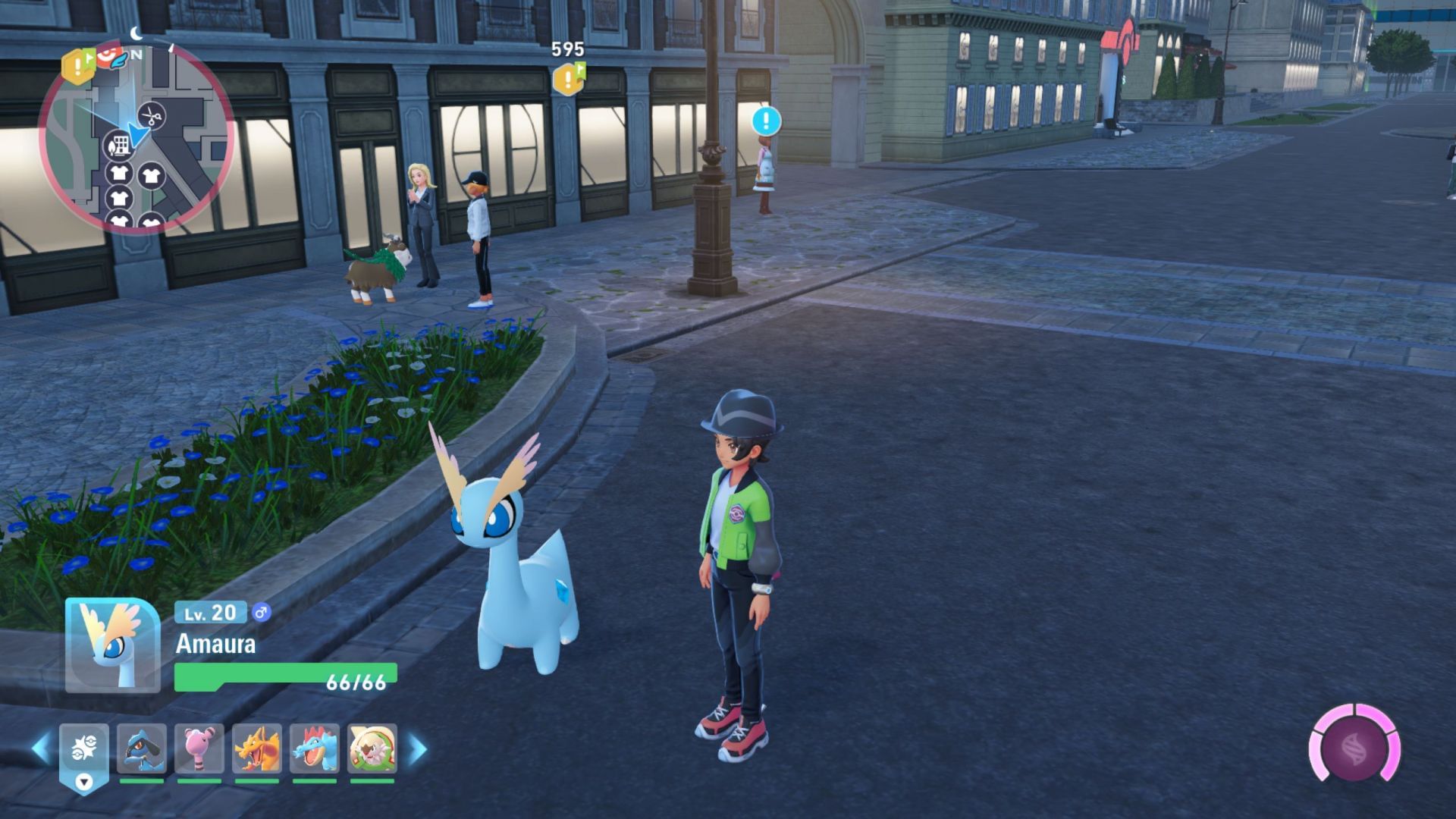Select the scissors salon marker on minimap
Viewport: 1456px width, 819px height.
(x=152, y=116)
